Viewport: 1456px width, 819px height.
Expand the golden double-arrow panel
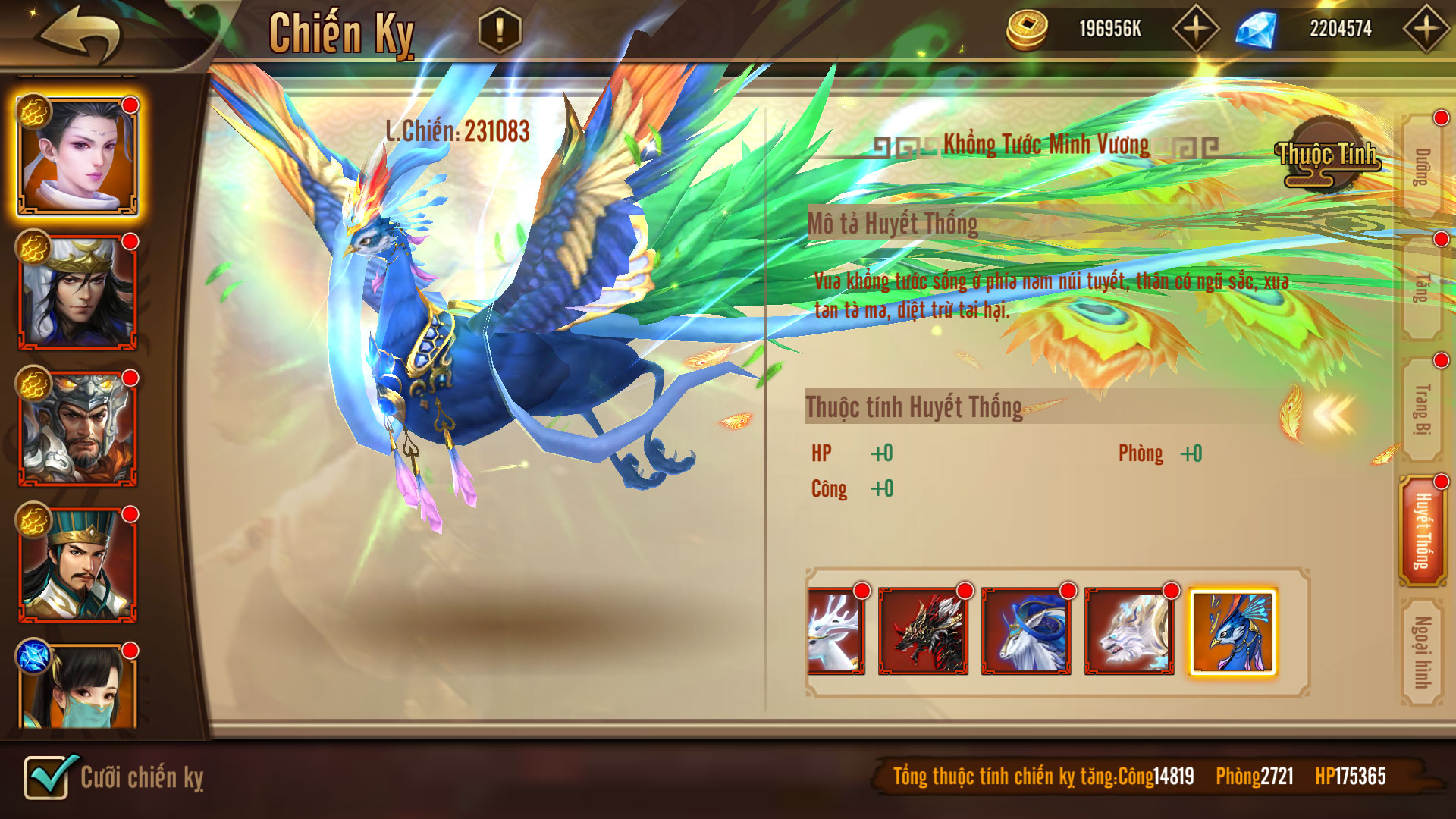(x=1332, y=415)
